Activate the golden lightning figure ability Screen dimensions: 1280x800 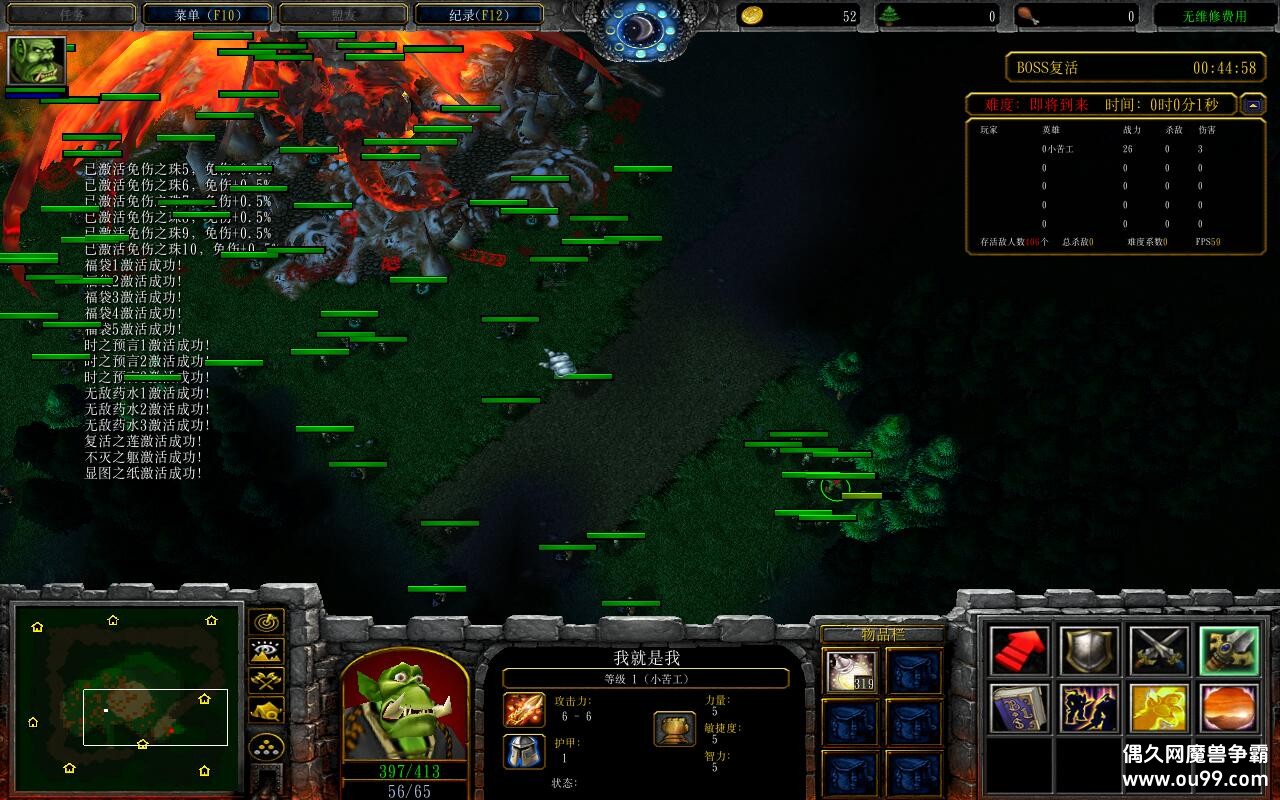tap(1089, 708)
